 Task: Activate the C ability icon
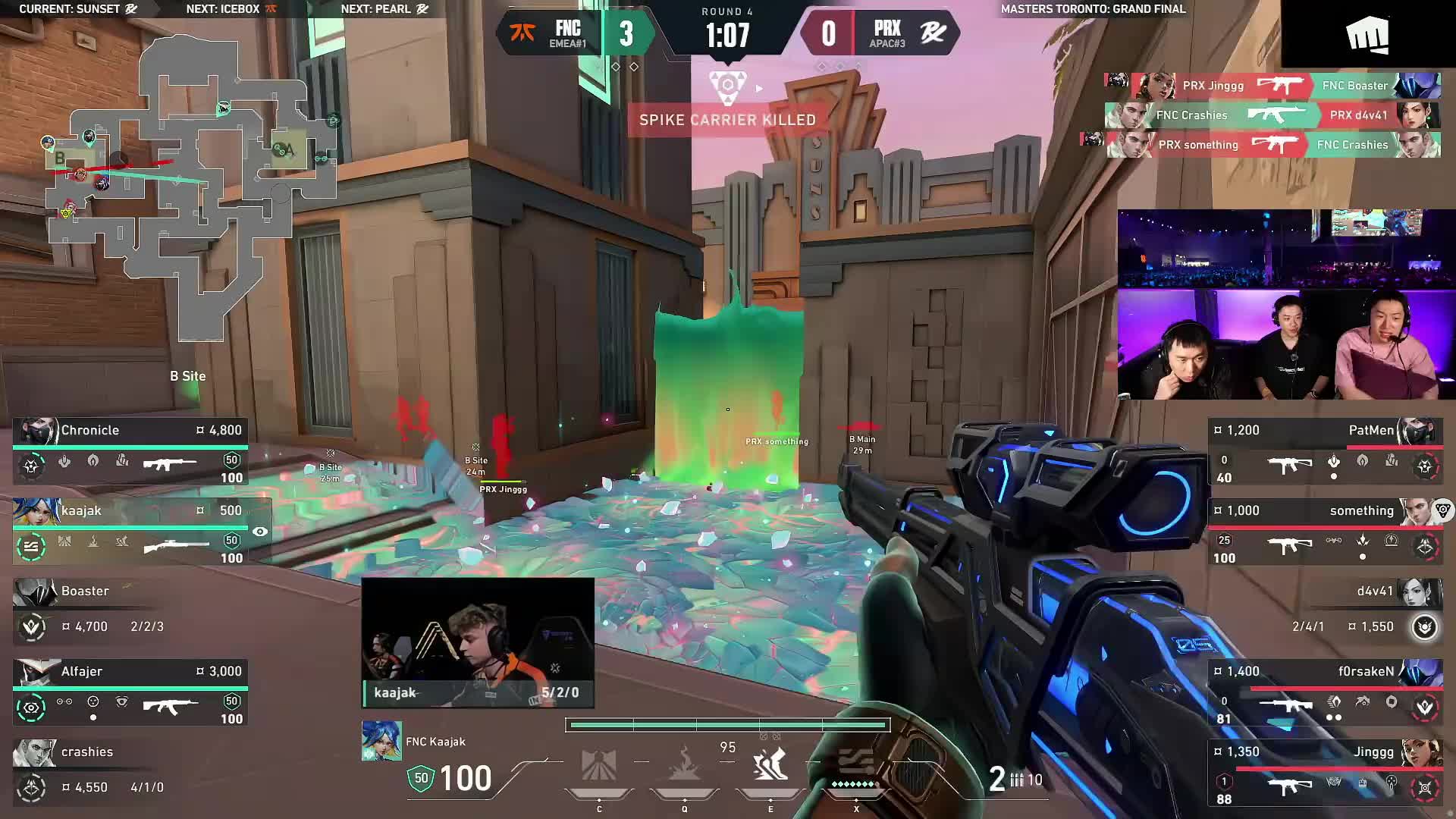click(598, 766)
